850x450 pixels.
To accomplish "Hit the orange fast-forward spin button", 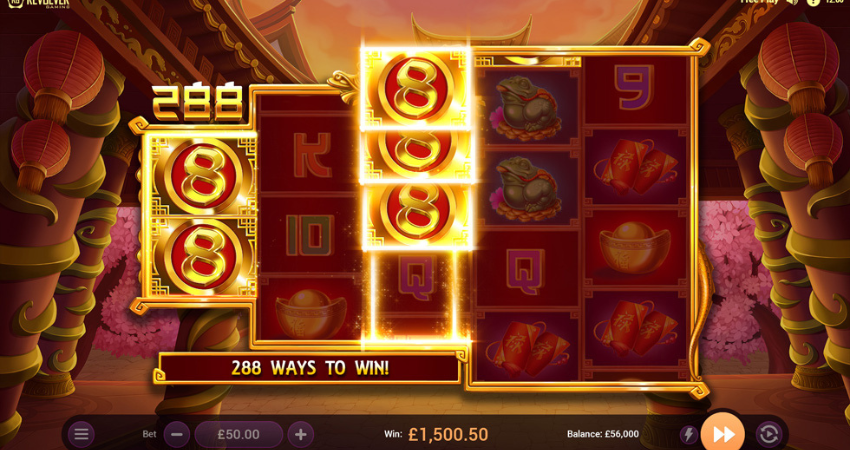I will pos(723,433).
